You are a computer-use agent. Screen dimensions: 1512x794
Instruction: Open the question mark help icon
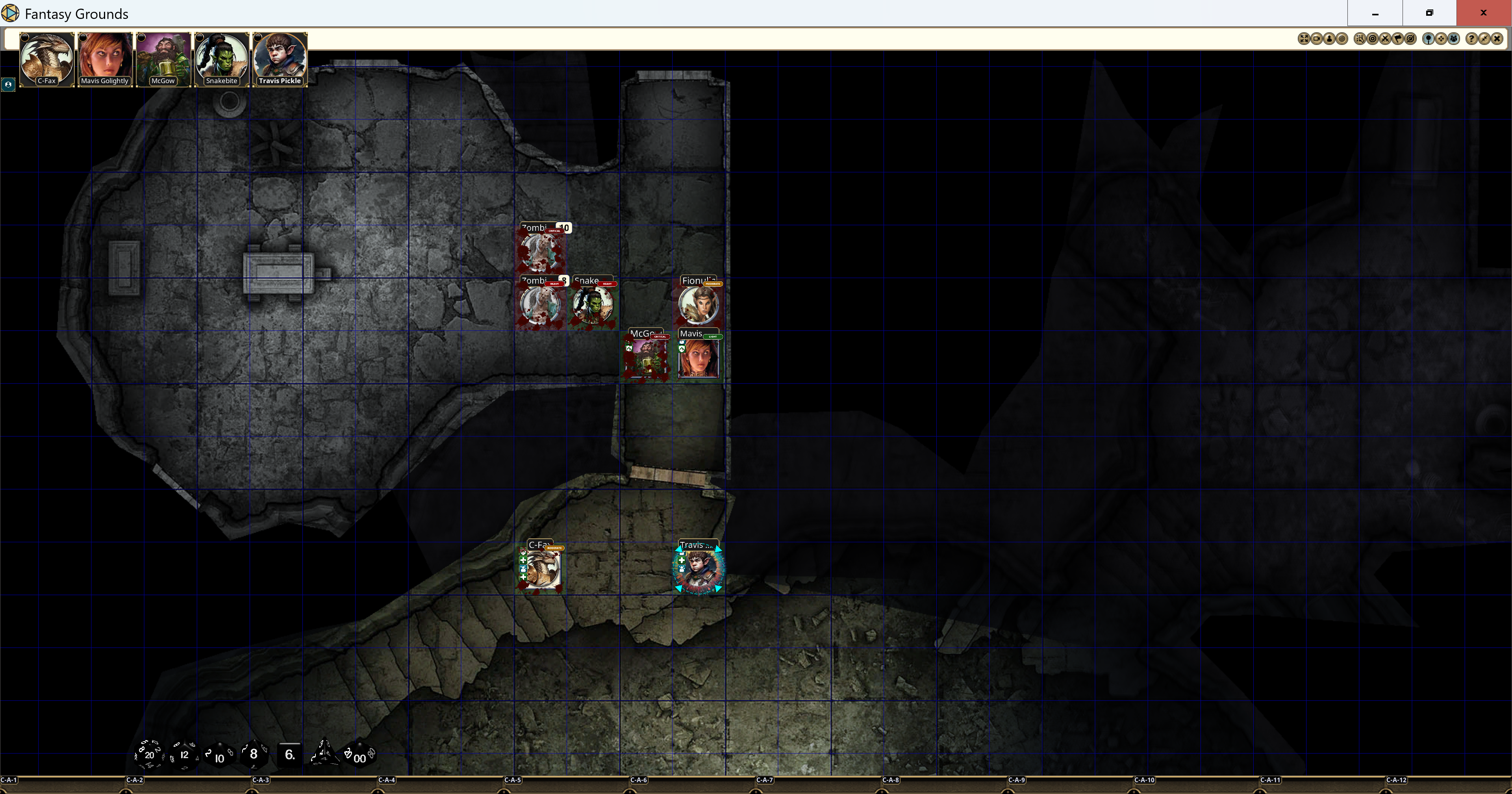[x=1471, y=39]
